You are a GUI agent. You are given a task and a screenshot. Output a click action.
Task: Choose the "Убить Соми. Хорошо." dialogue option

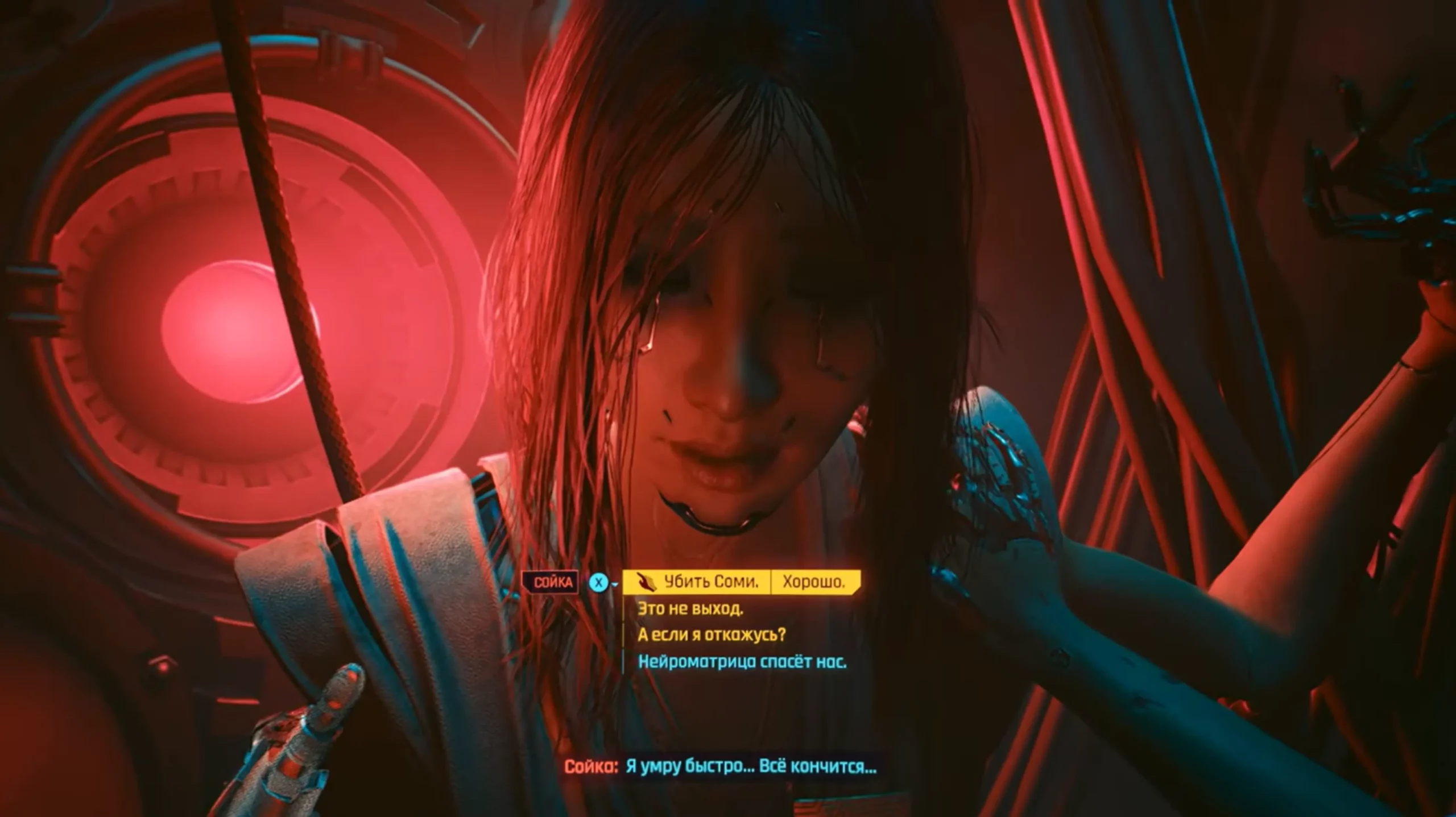click(x=741, y=582)
